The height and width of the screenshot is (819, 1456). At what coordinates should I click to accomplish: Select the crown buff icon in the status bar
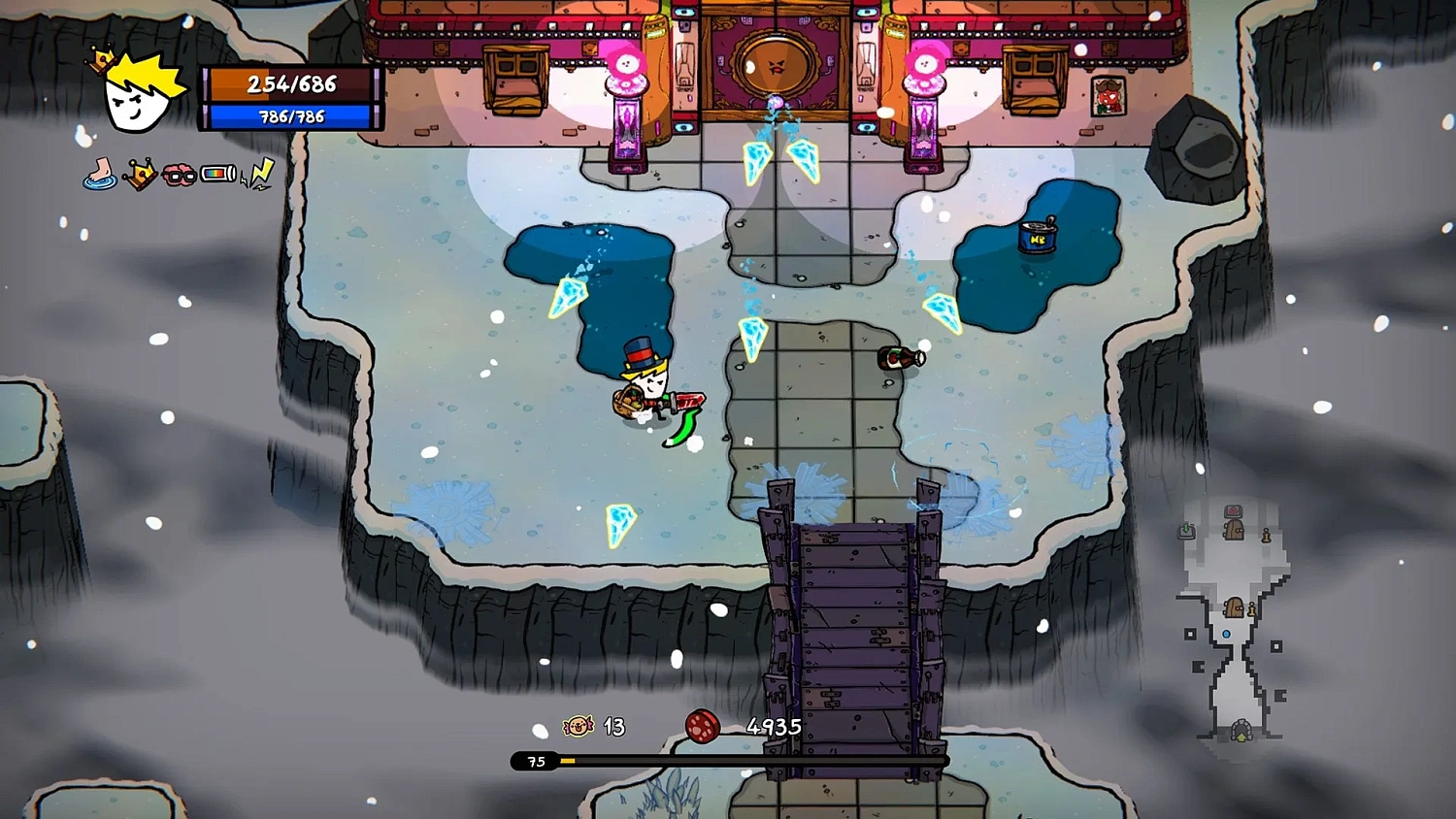139,174
